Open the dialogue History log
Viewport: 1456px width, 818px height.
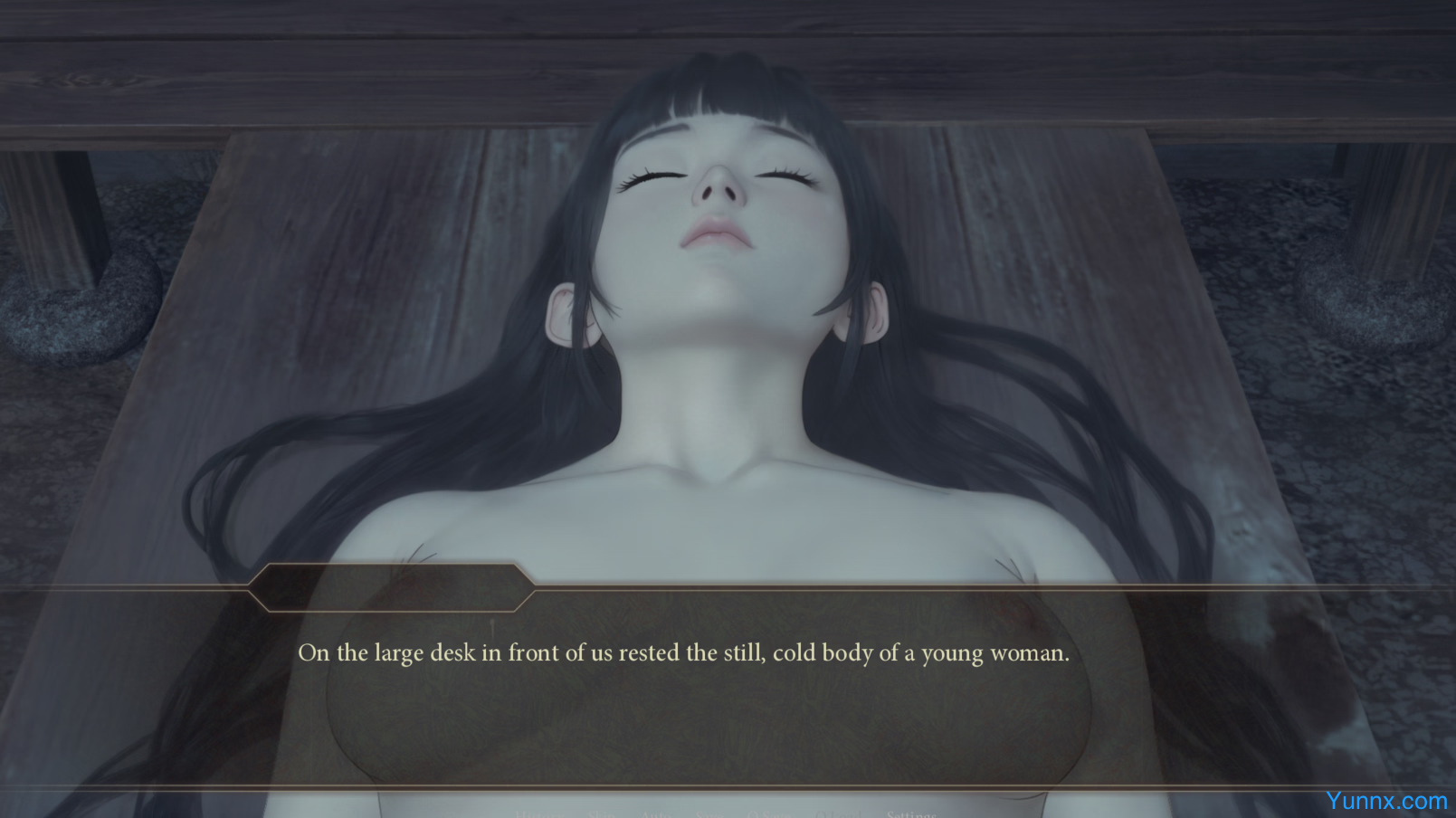point(539,814)
